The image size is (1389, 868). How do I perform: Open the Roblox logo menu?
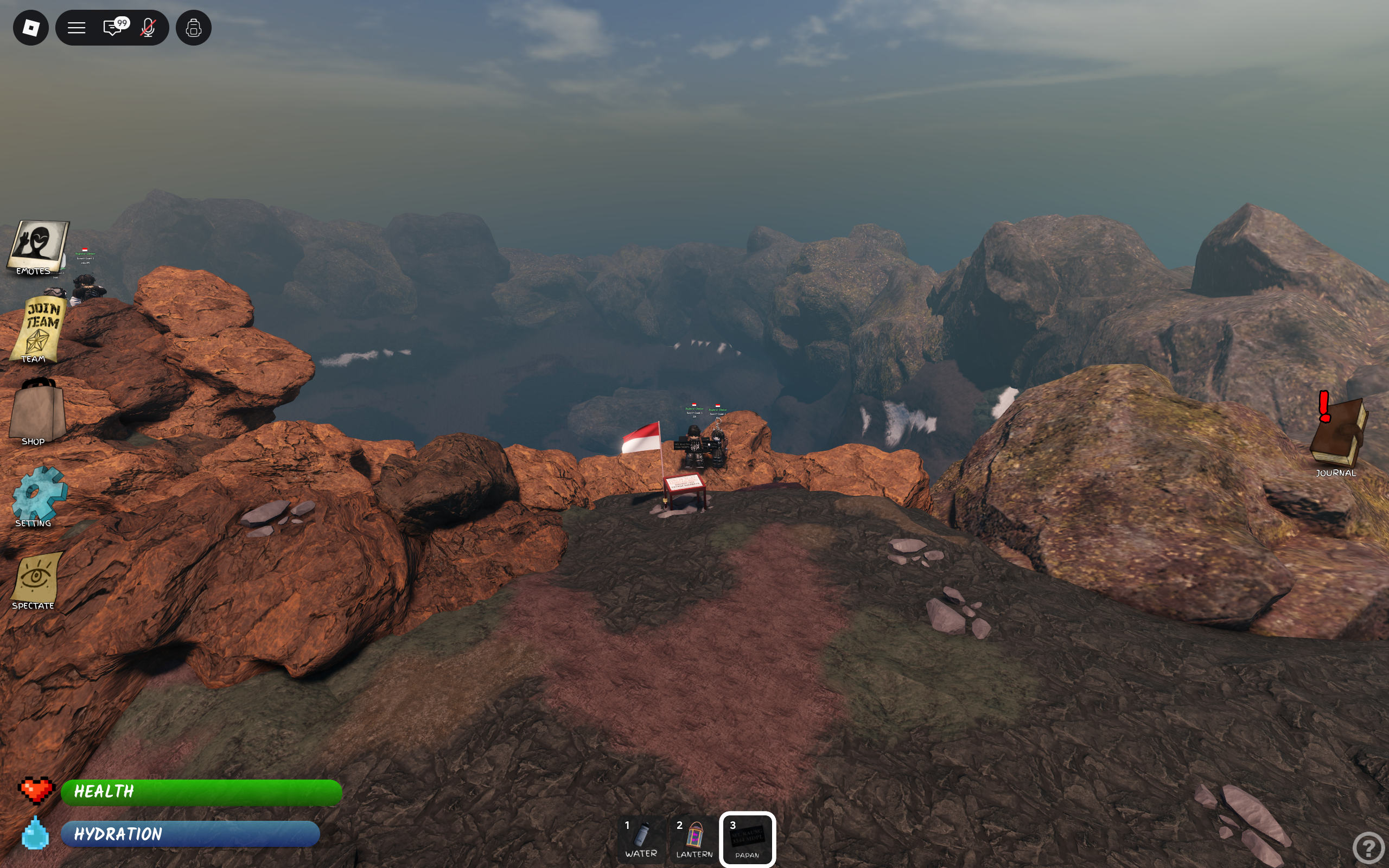pos(31,28)
